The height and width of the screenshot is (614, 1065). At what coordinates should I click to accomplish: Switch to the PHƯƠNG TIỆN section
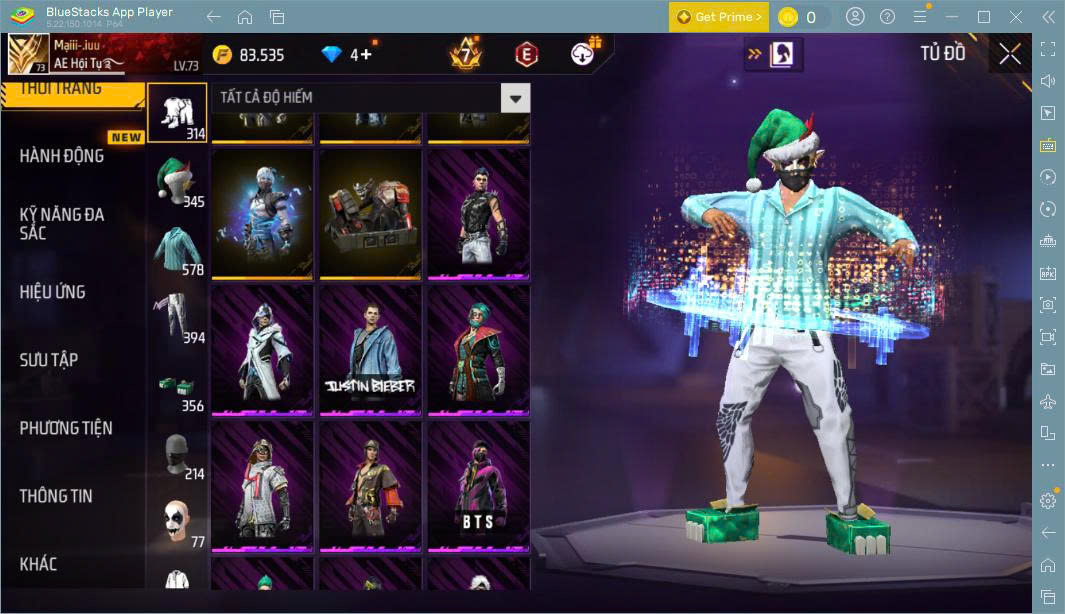(x=66, y=428)
